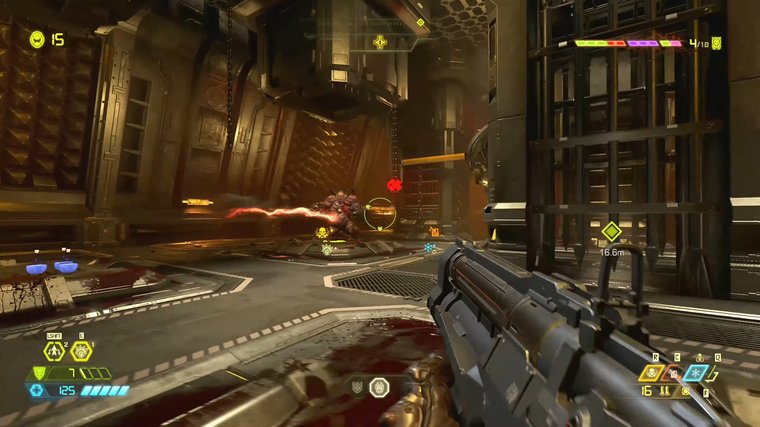The image size is (760, 427).
Task: Select the dash ability hexagon icon
Action: pyautogui.click(x=55, y=351)
